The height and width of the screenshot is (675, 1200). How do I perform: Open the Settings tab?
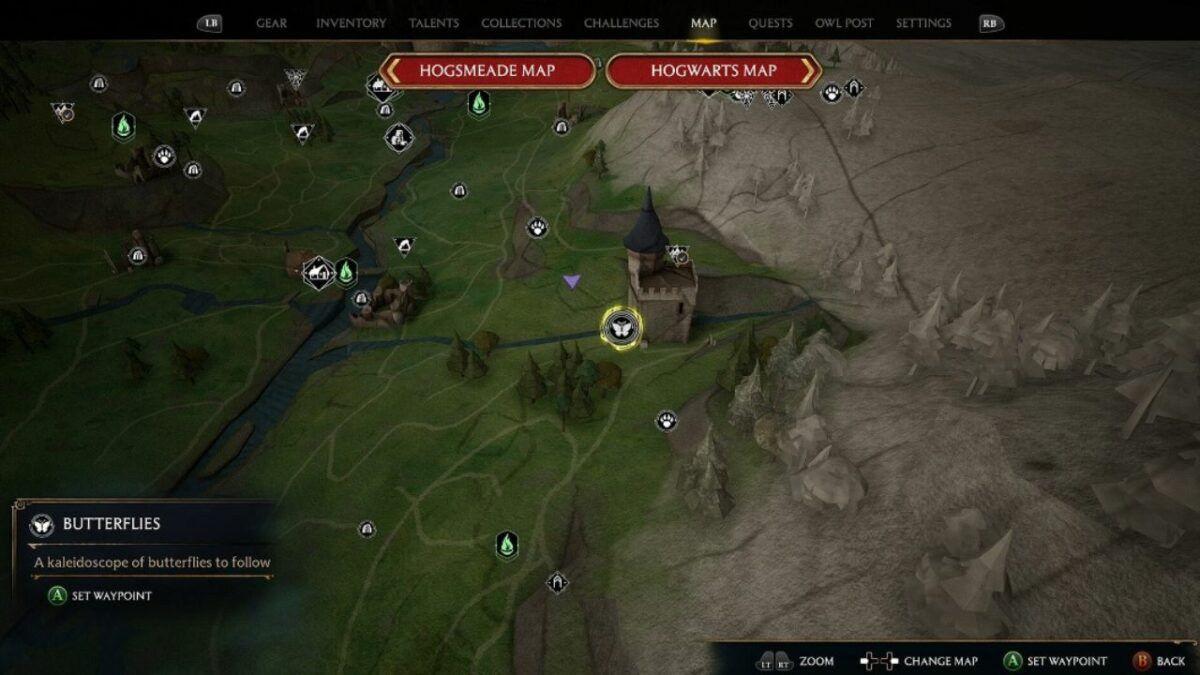(x=923, y=23)
